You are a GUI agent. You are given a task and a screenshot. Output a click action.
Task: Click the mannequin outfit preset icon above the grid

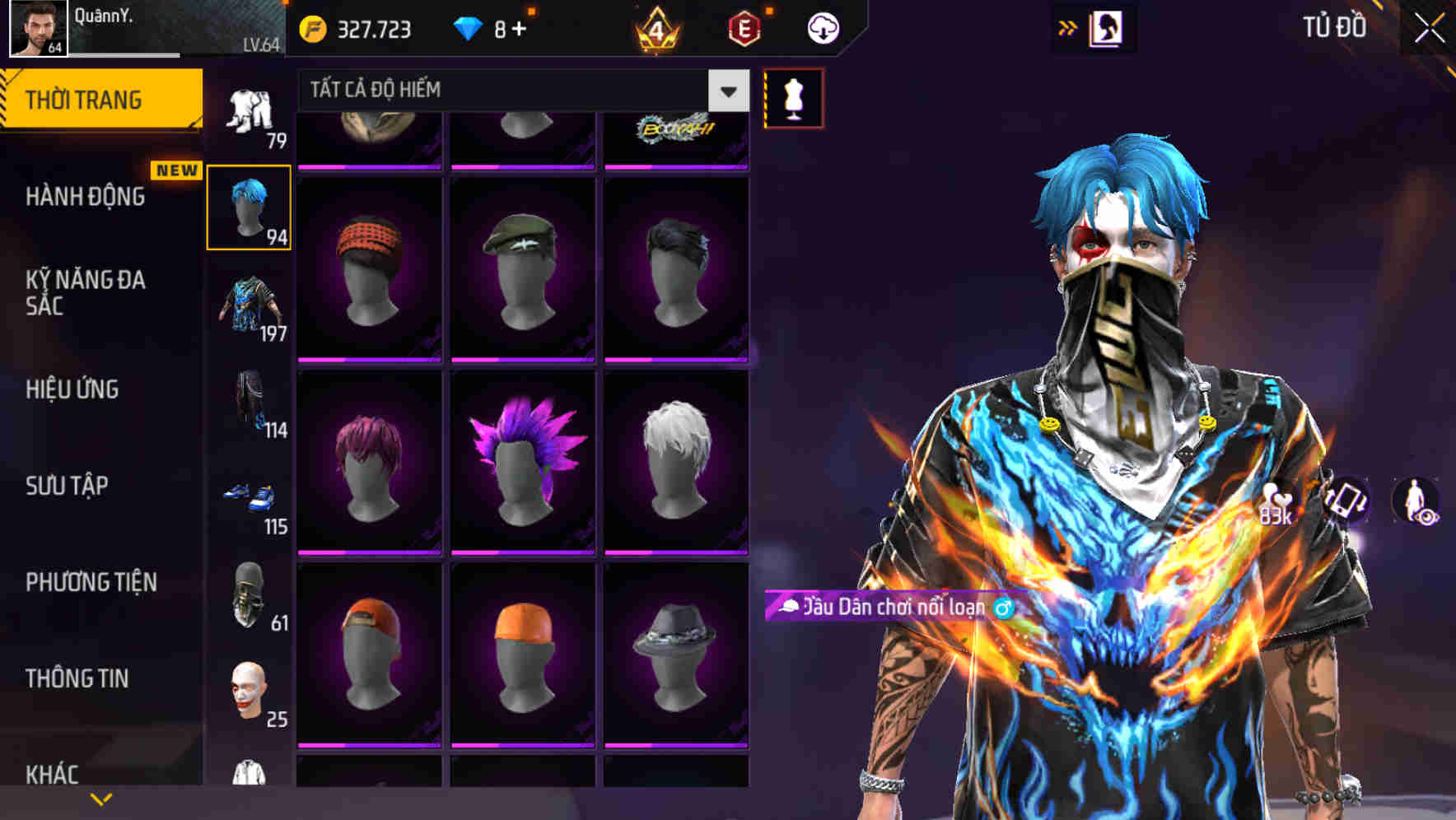point(793,96)
